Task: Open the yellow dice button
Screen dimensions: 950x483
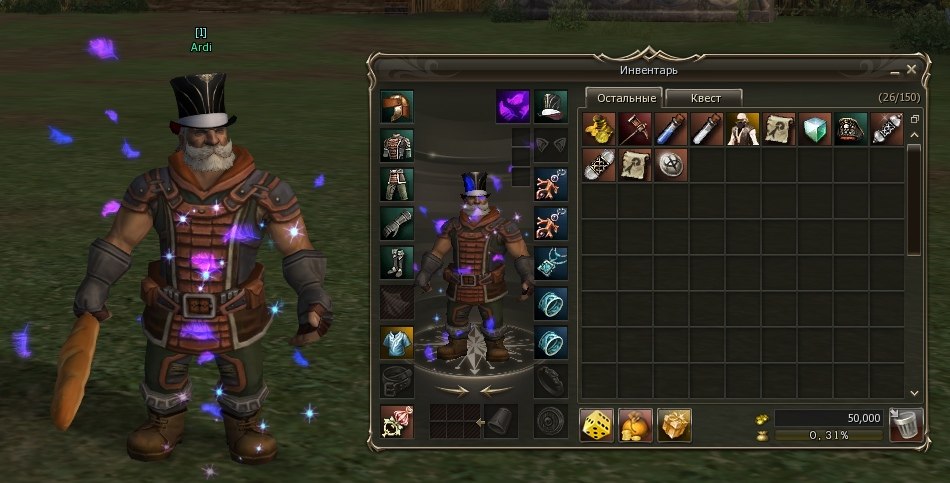Action: click(x=598, y=424)
